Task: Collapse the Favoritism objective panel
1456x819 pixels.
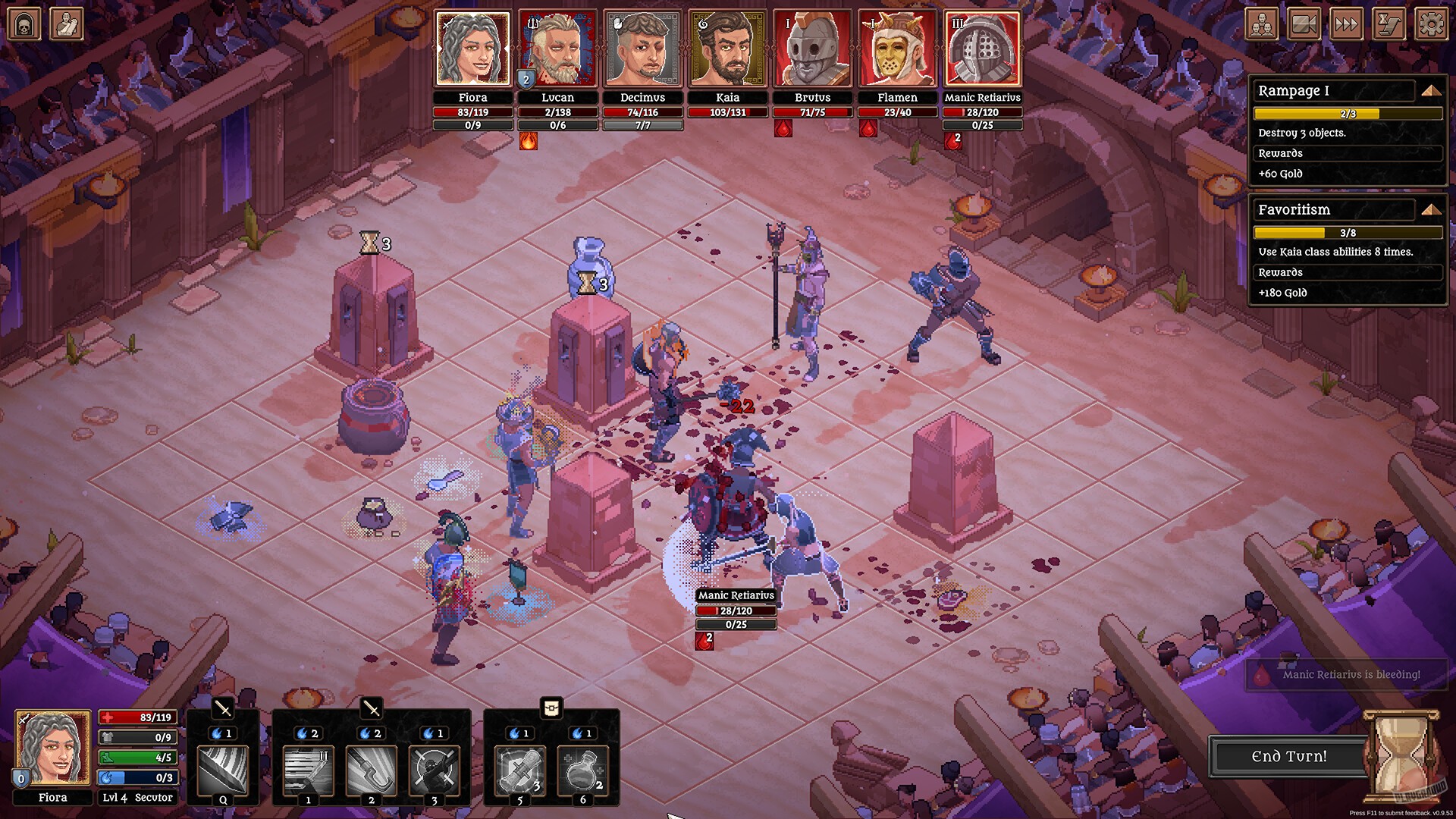Action: point(1430,210)
